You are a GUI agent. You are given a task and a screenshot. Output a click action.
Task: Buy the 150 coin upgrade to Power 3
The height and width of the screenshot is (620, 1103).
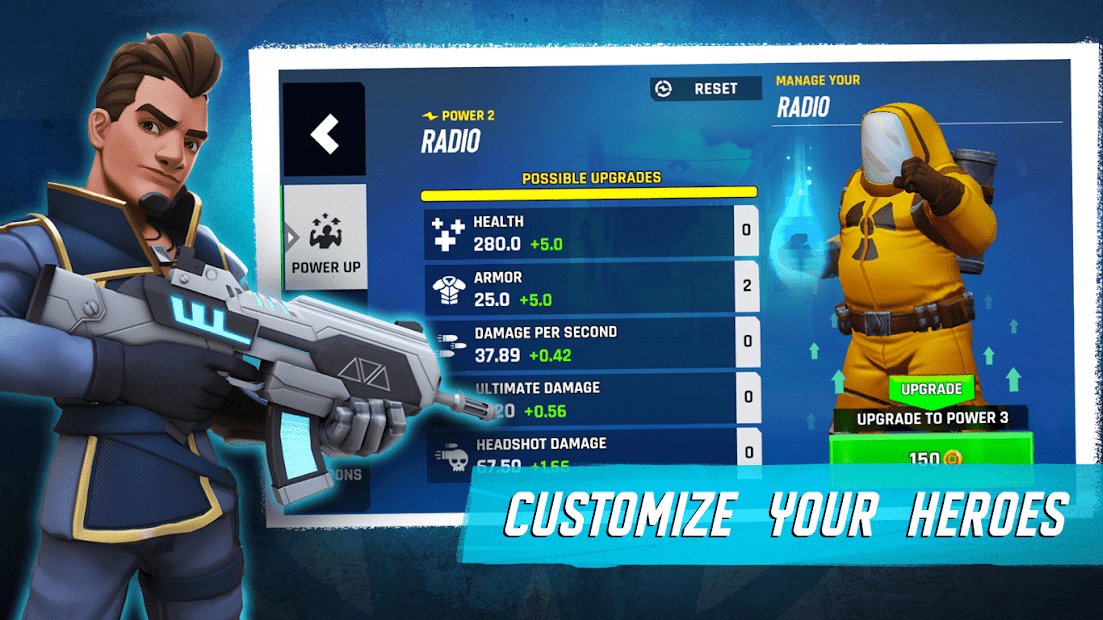pyautogui.click(x=928, y=458)
